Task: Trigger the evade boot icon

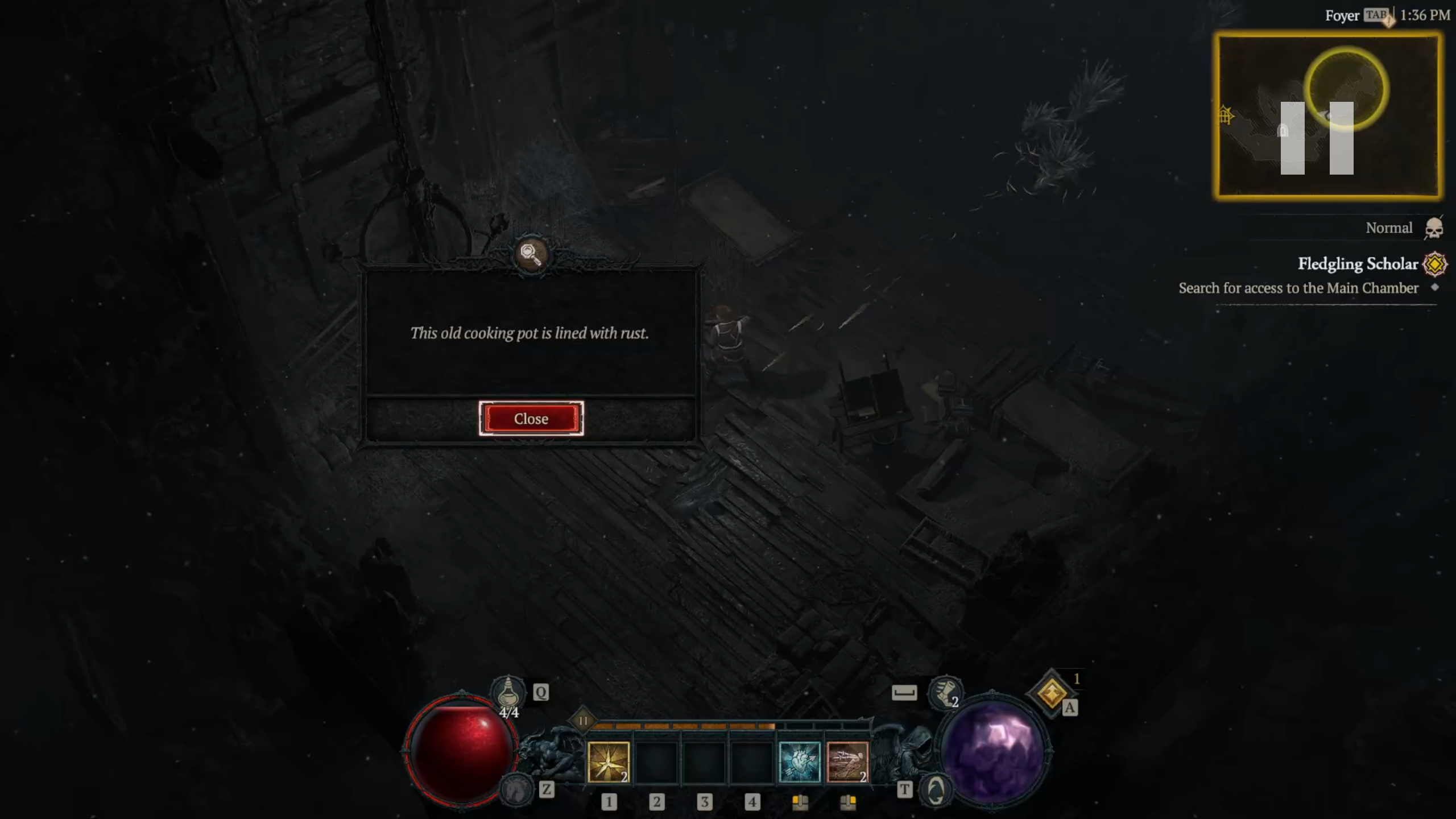Action: click(944, 692)
